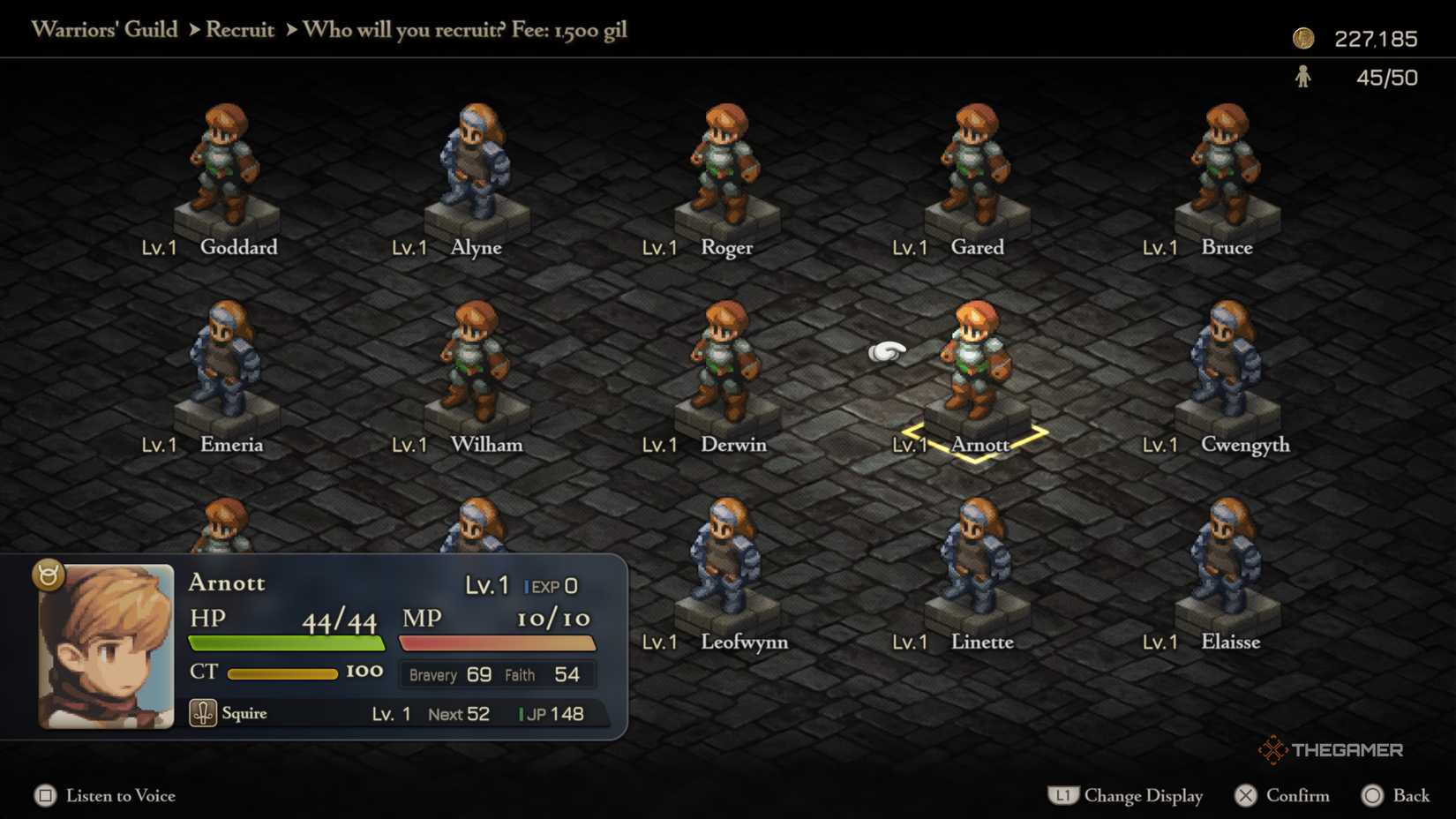The image size is (1456, 819).
Task: Select the Squire job icon
Action: tap(203, 711)
